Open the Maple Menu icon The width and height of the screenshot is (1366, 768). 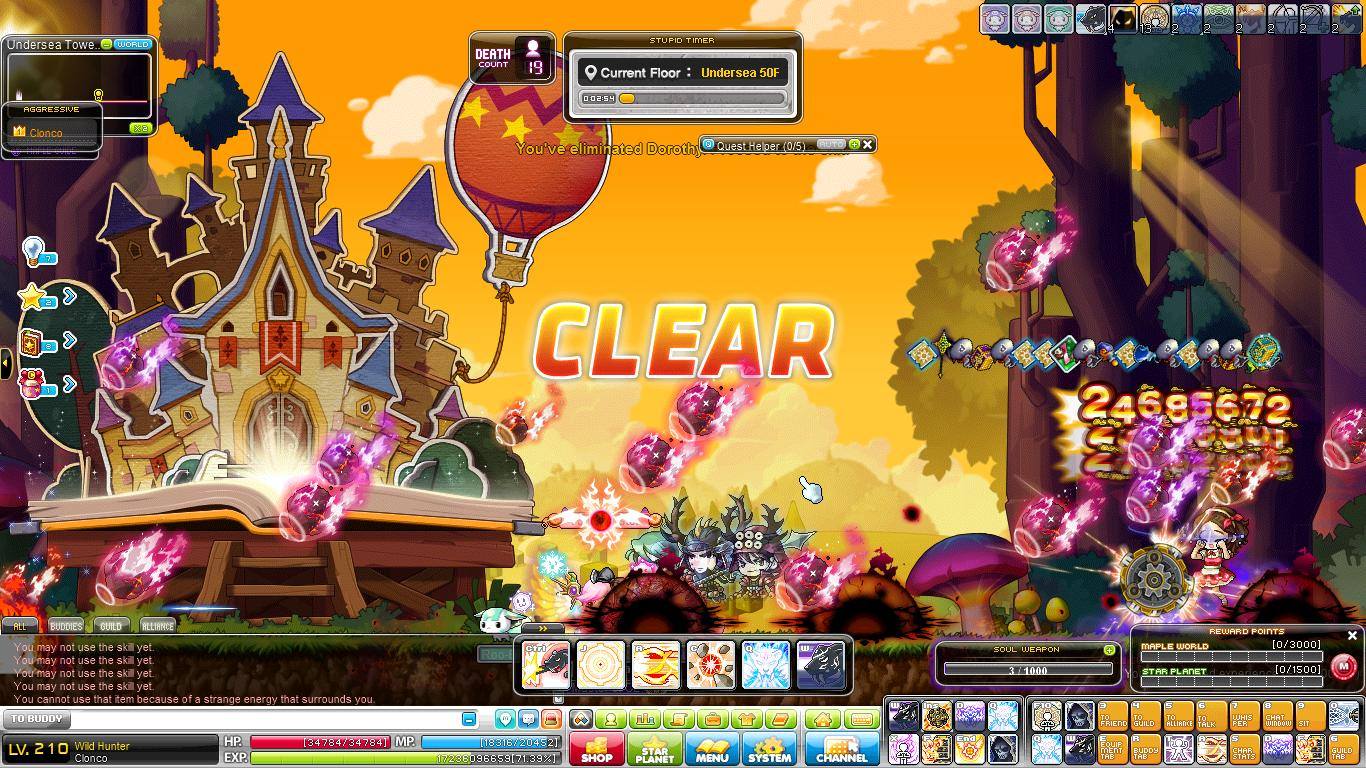[712, 750]
